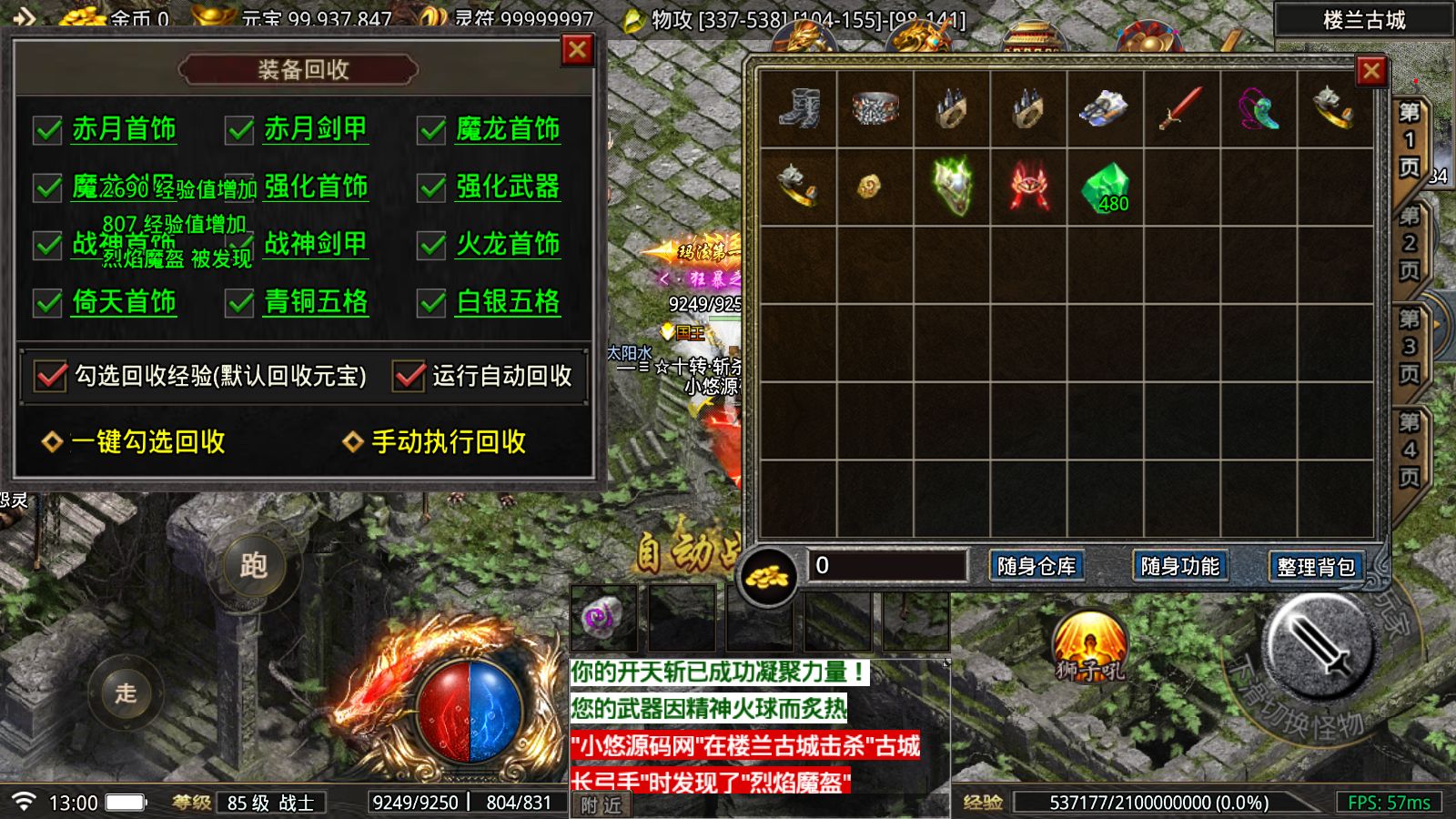
Task: Click the gold amount input field
Action: pos(887,567)
